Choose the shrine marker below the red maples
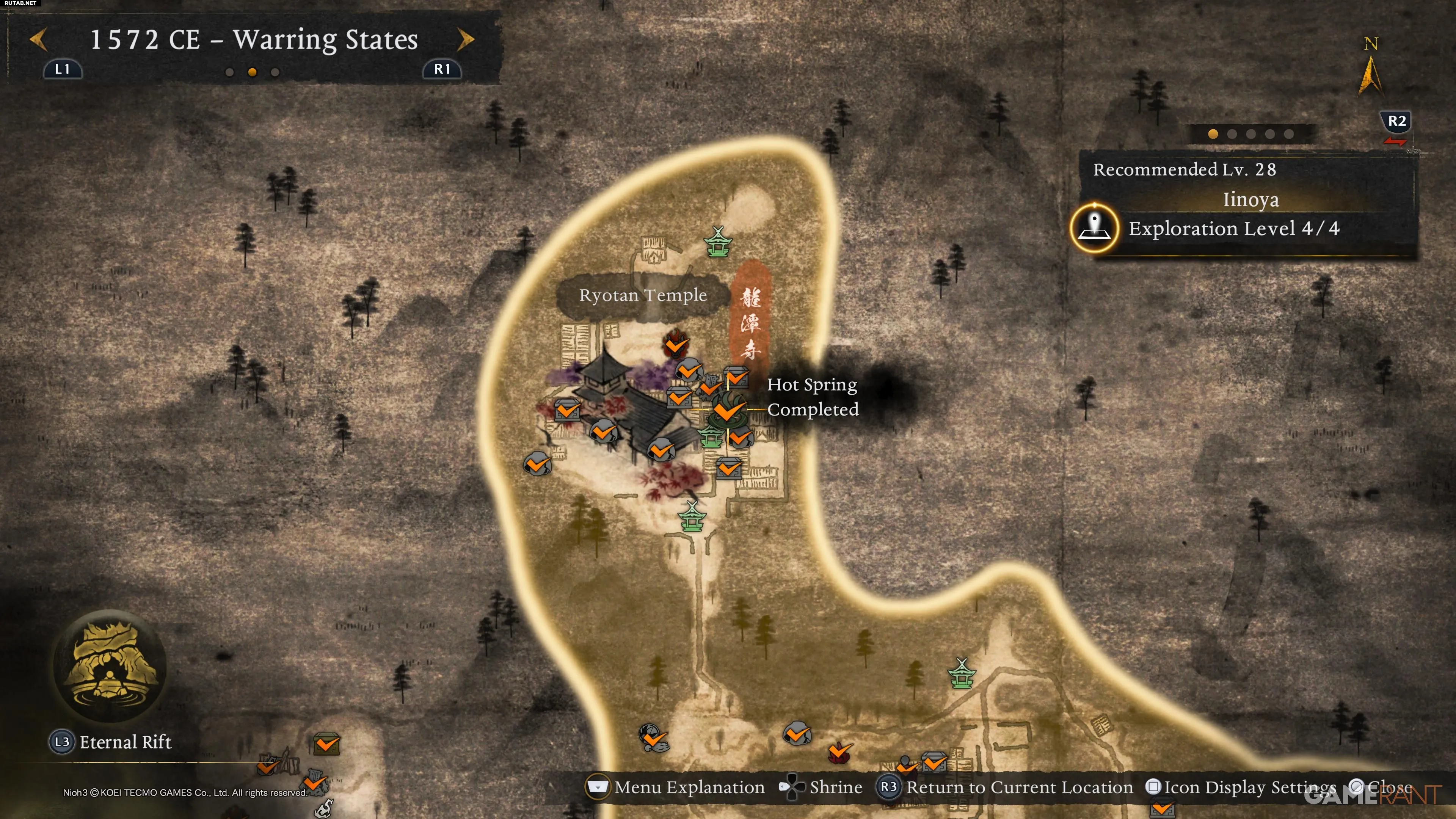Image resolution: width=1456 pixels, height=819 pixels. point(692,516)
